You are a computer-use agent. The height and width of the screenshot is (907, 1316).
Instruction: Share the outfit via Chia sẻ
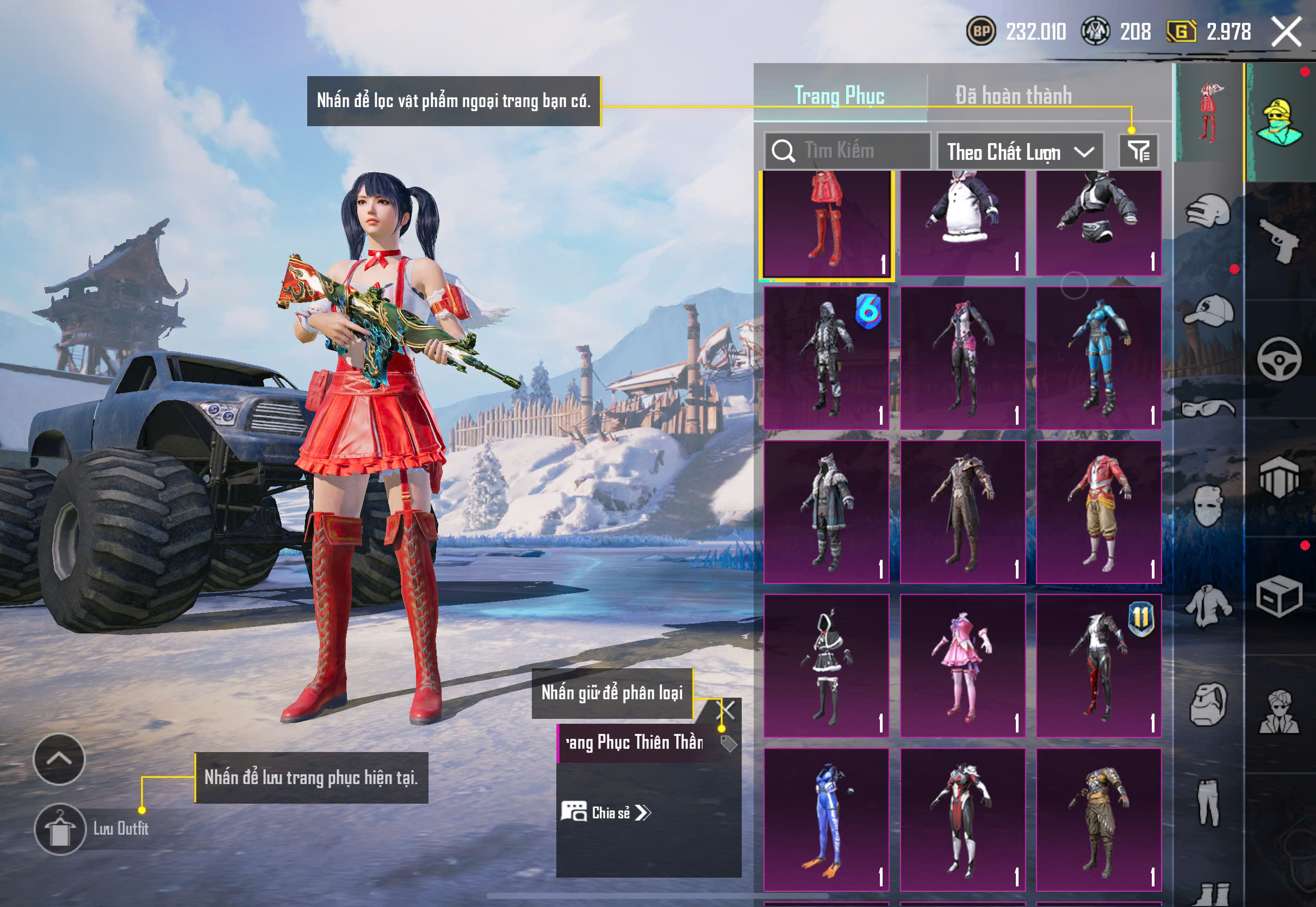(x=606, y=812)
